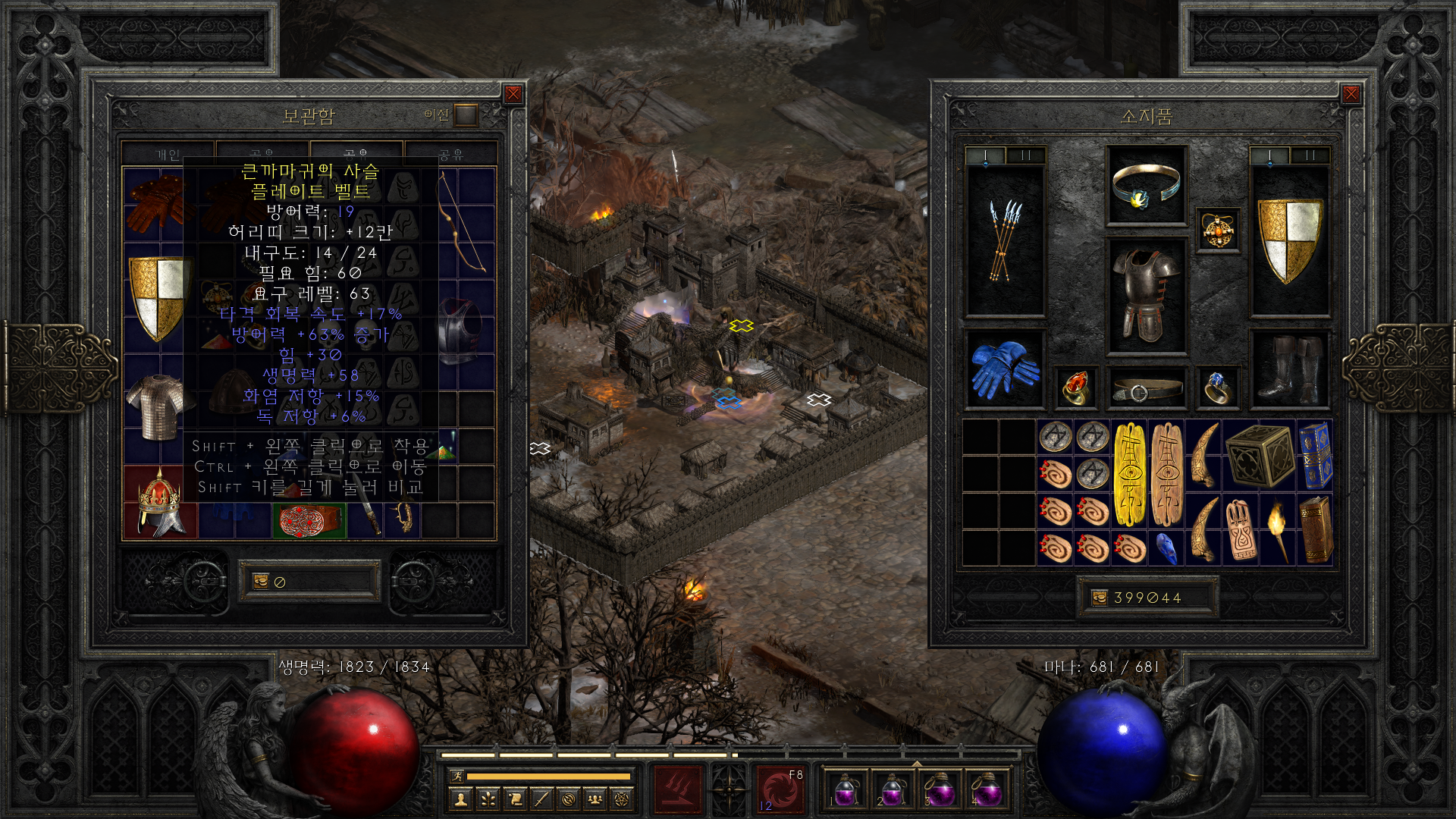Select the Horadric Cube in the inventory
Image resolution: width=1456 pixels, height=819 pixels.
[x=1259, y=456]
